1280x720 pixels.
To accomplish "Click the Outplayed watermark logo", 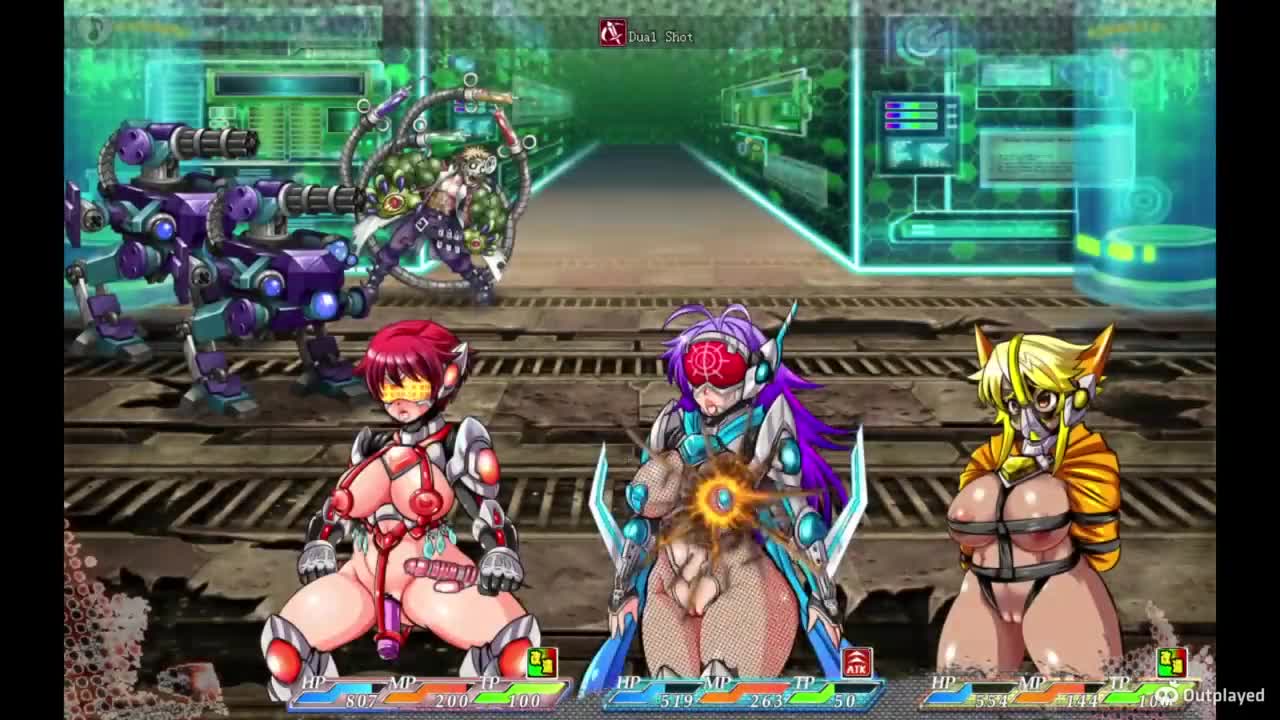I will (1167, 694).
